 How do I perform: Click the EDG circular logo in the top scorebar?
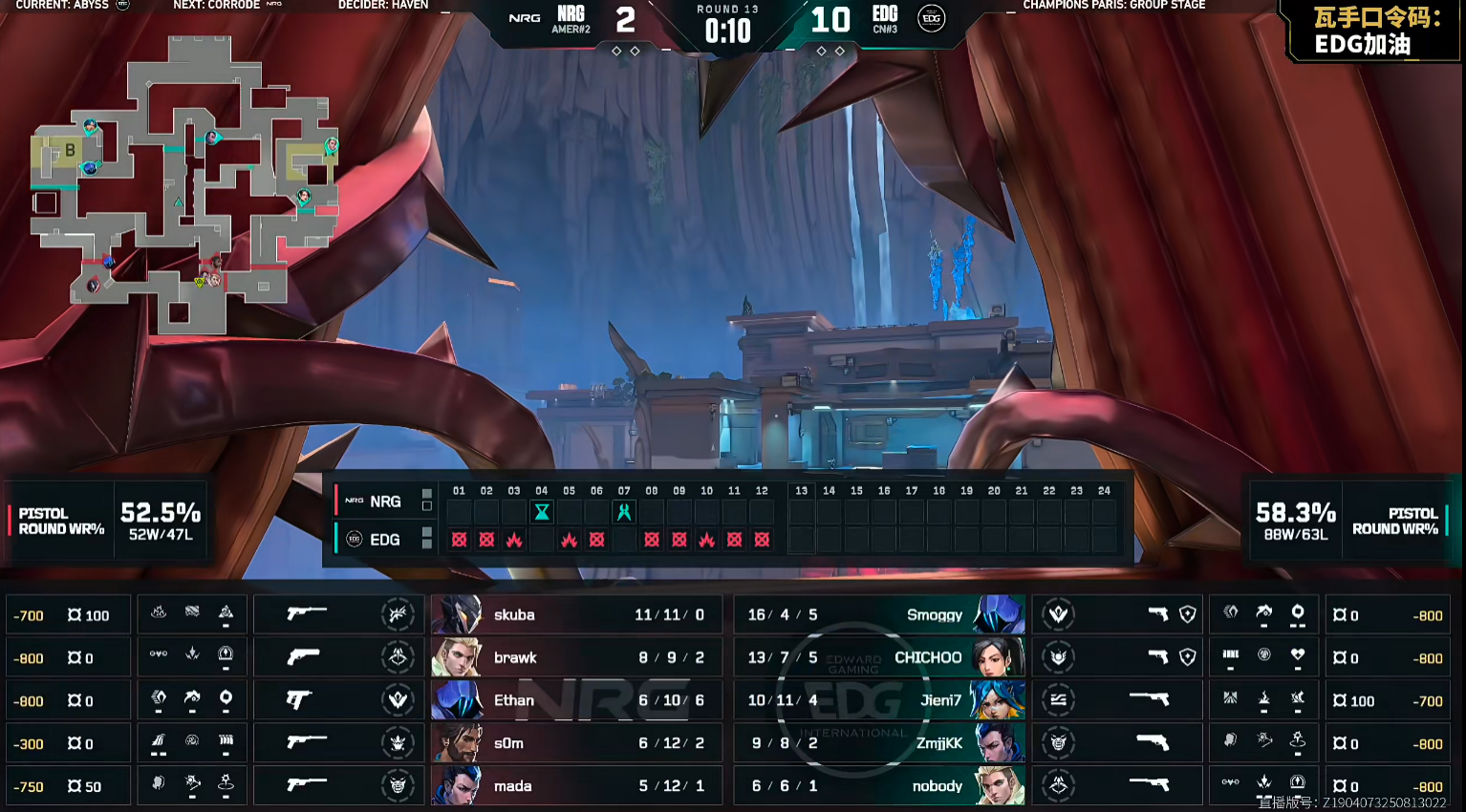pos(931,18)
